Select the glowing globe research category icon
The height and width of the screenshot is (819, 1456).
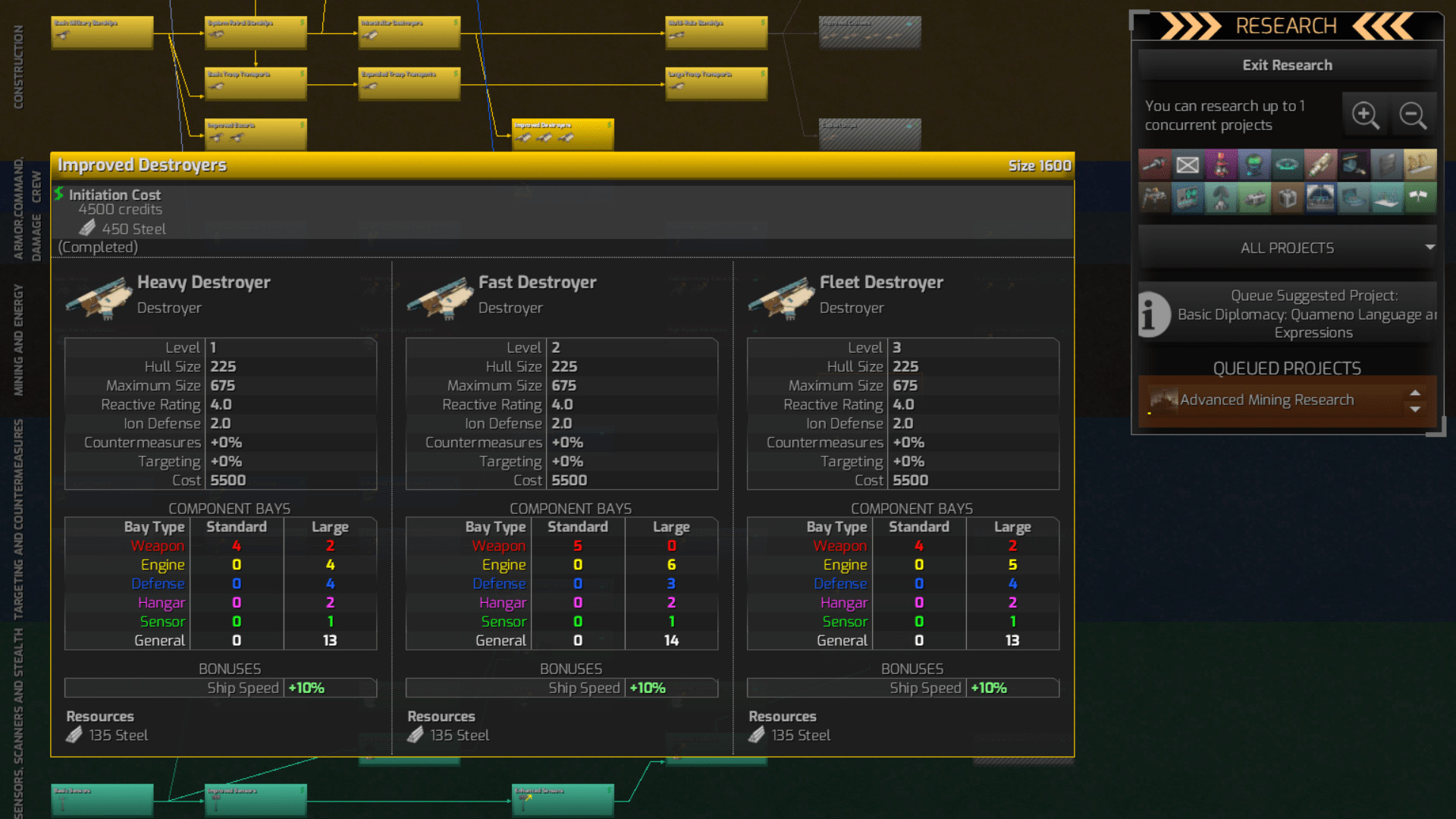click(1254, 164)
